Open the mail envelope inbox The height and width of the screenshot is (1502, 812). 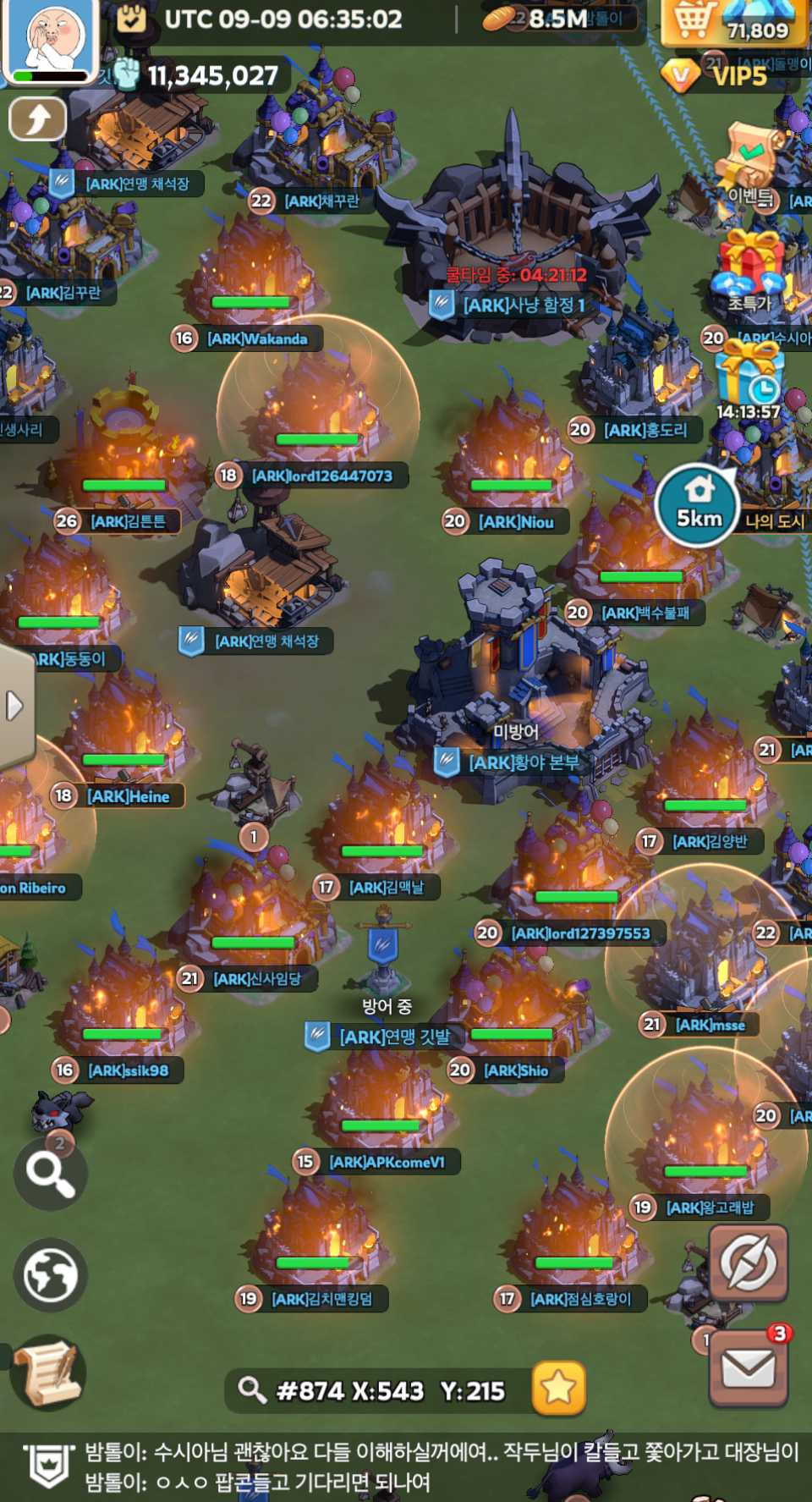(748, 1368)
